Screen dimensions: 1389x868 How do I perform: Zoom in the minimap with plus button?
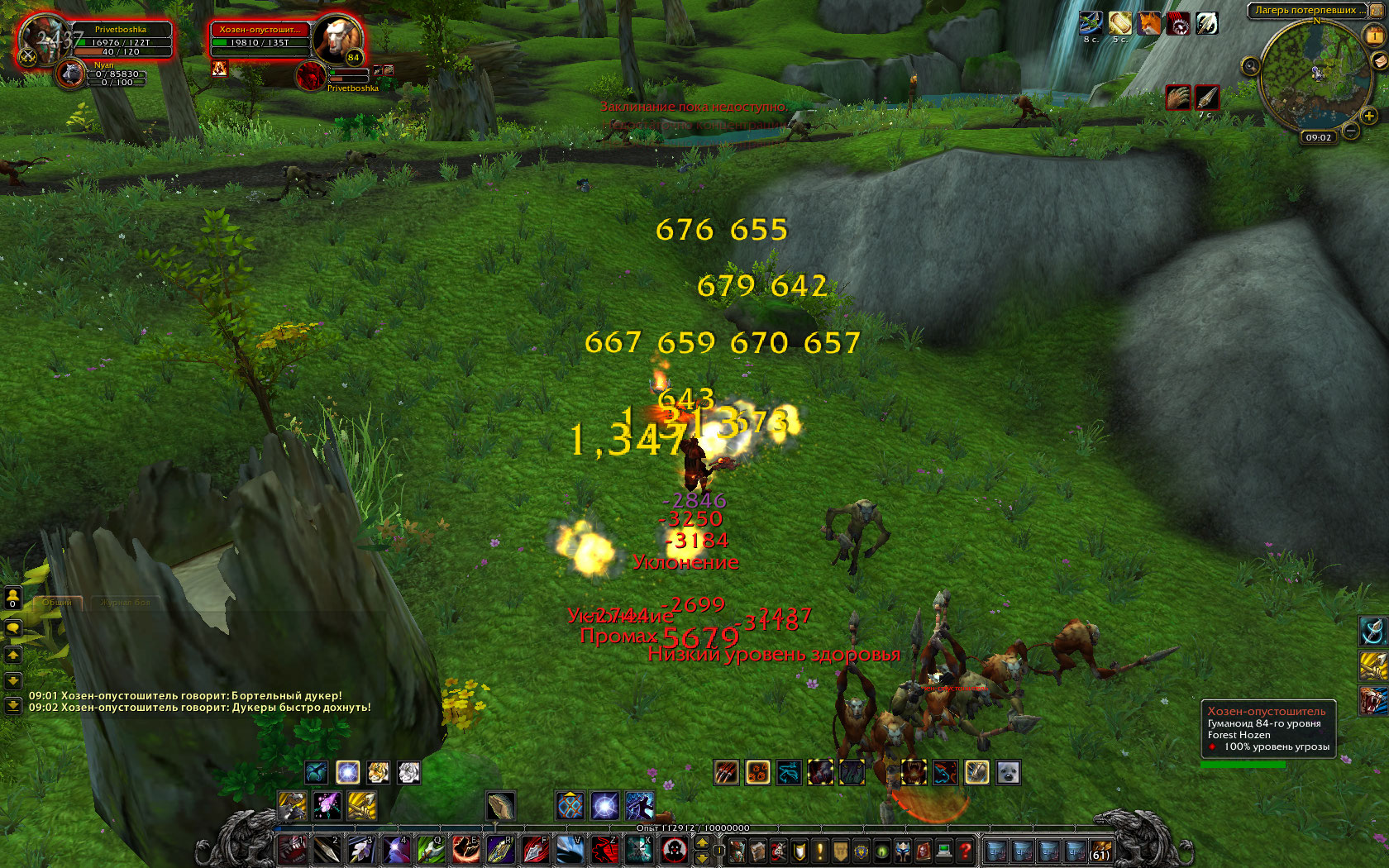click(1369, 117)
